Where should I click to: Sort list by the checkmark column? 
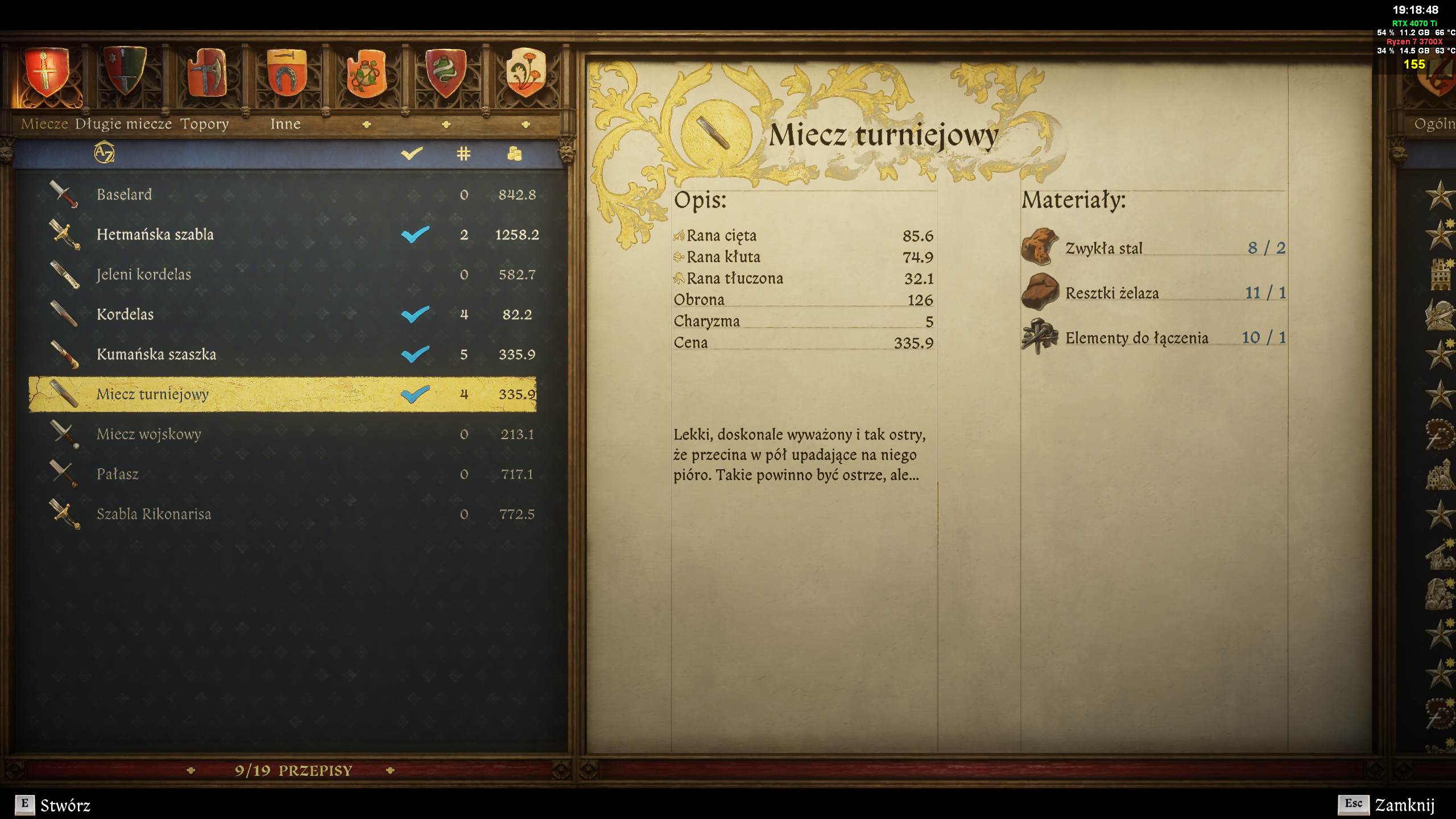(412, 154)
